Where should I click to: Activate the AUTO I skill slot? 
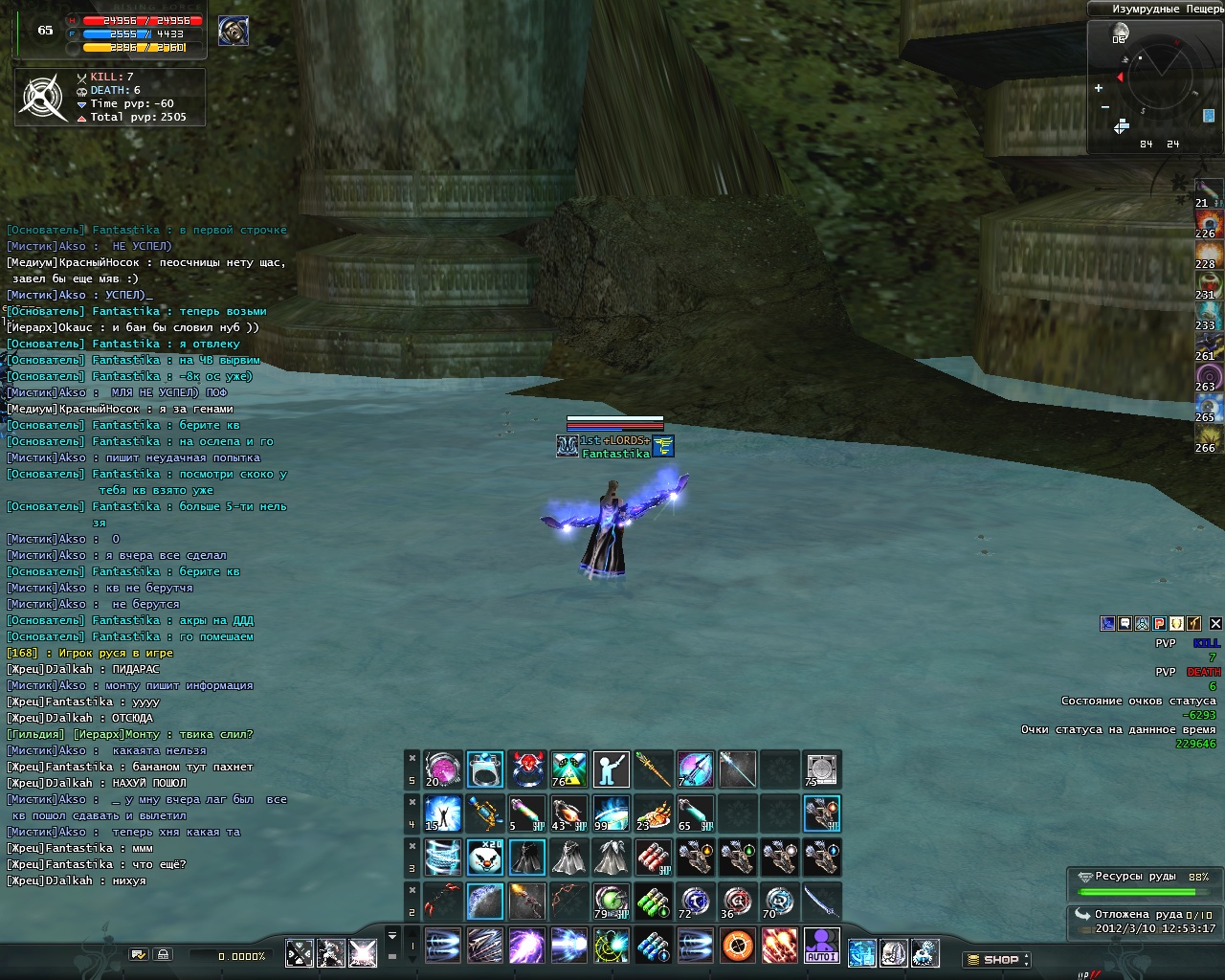coord(821,946)
